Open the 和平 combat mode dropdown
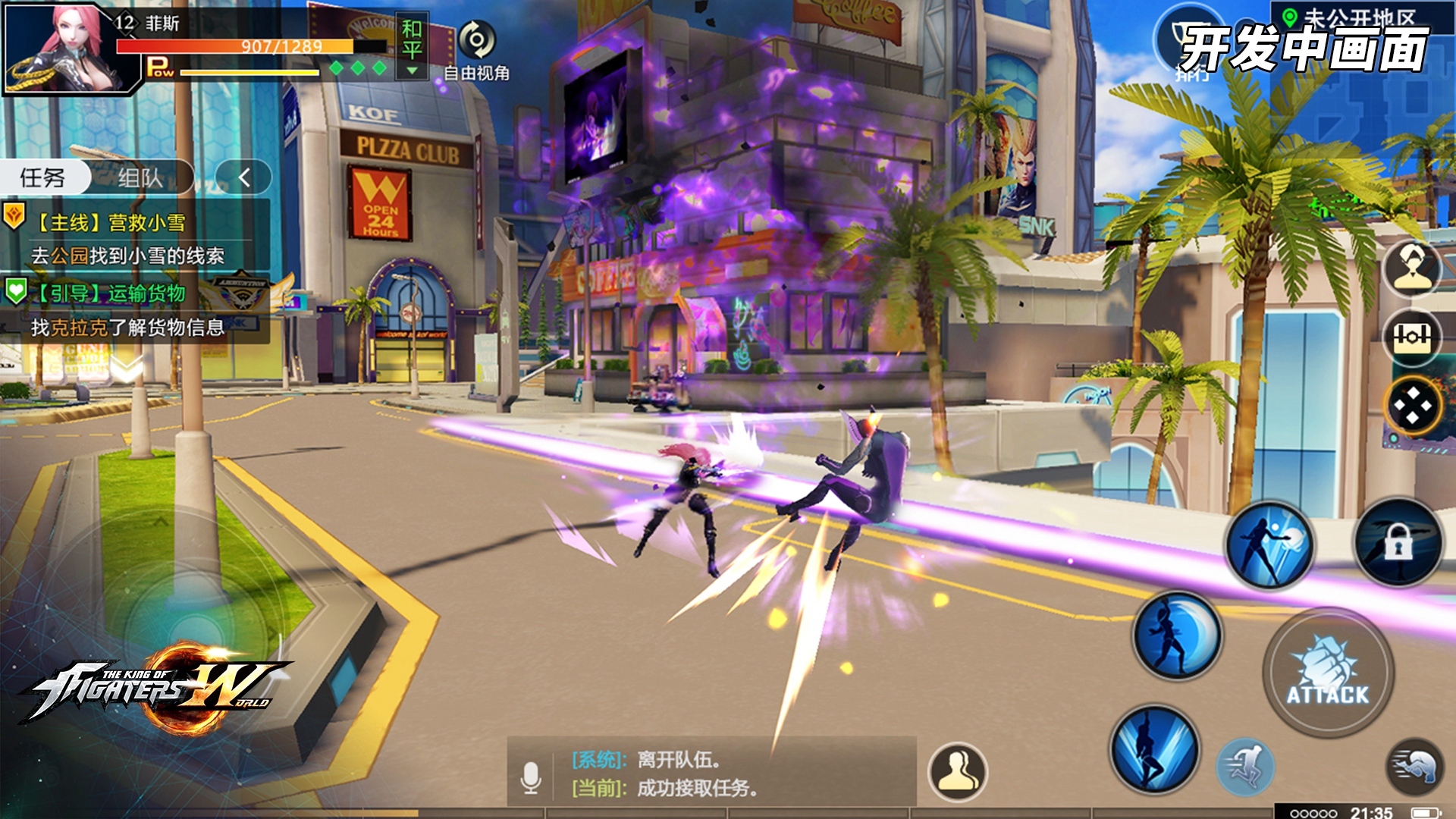The width and height of the screenshot is (1456, 819). (x=412, y=48)
